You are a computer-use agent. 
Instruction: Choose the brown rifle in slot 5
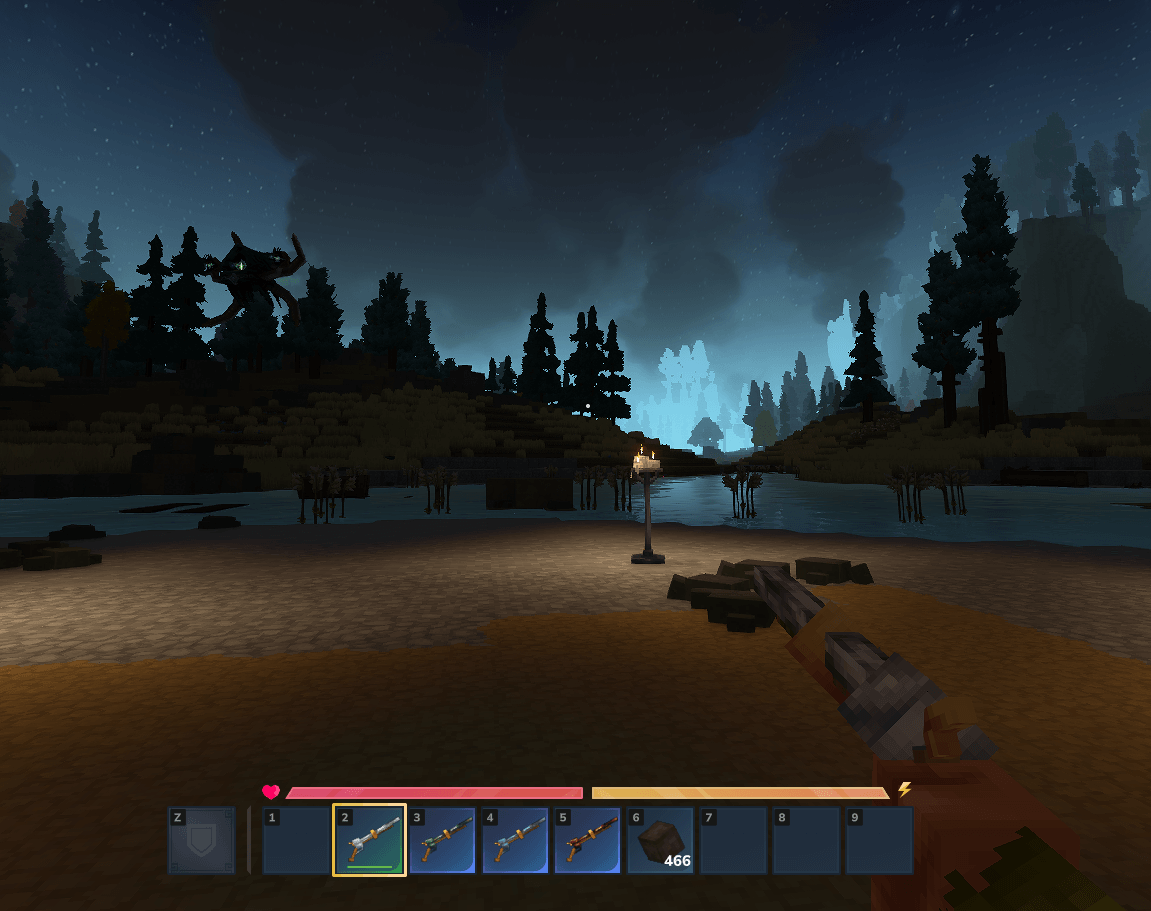(x=588, y=840)
